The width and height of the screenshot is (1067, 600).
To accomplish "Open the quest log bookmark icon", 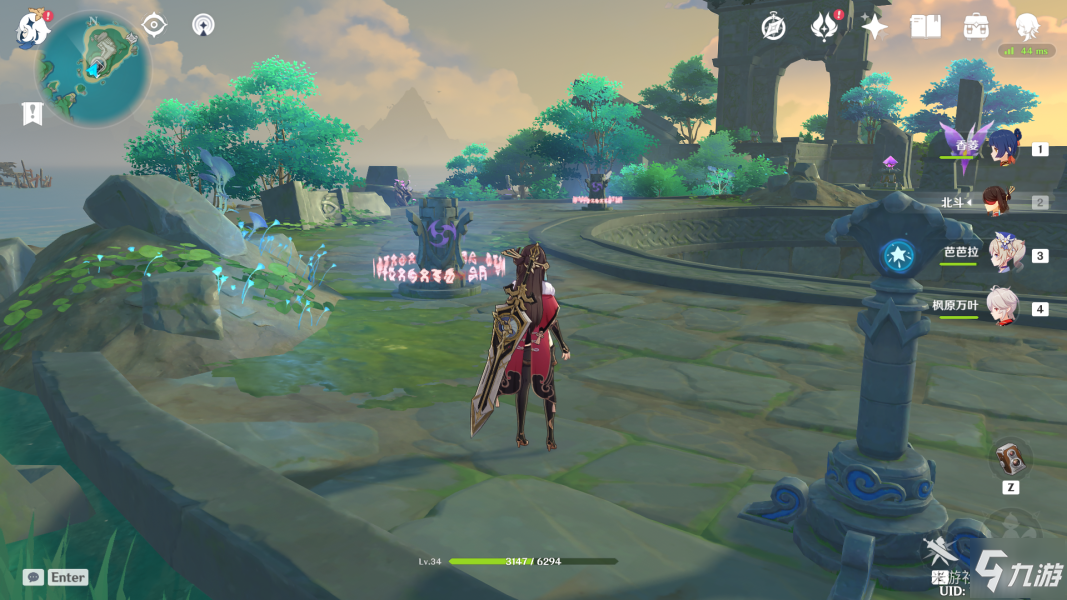I will point(32,113).
